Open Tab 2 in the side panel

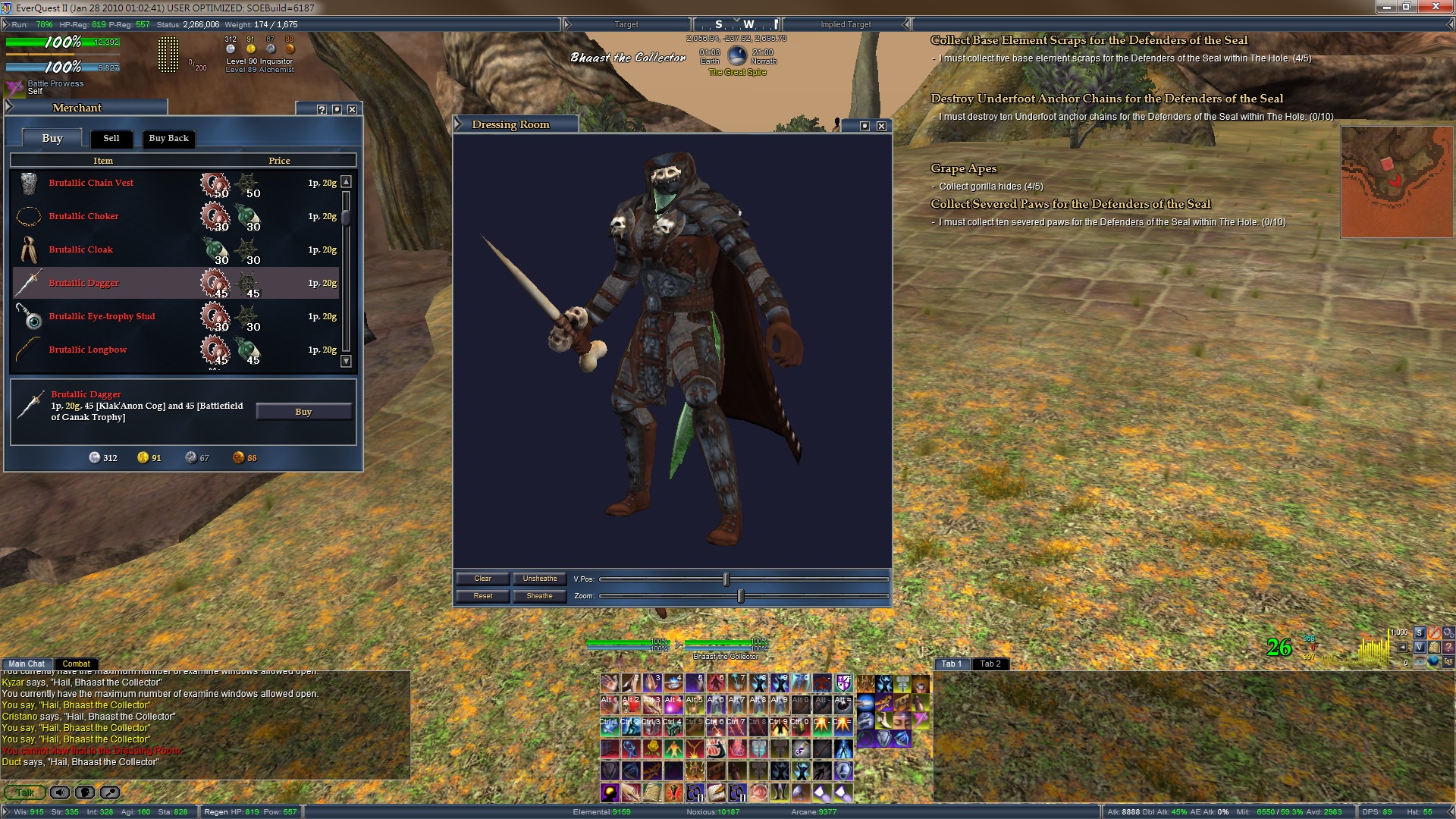(990, 664)
